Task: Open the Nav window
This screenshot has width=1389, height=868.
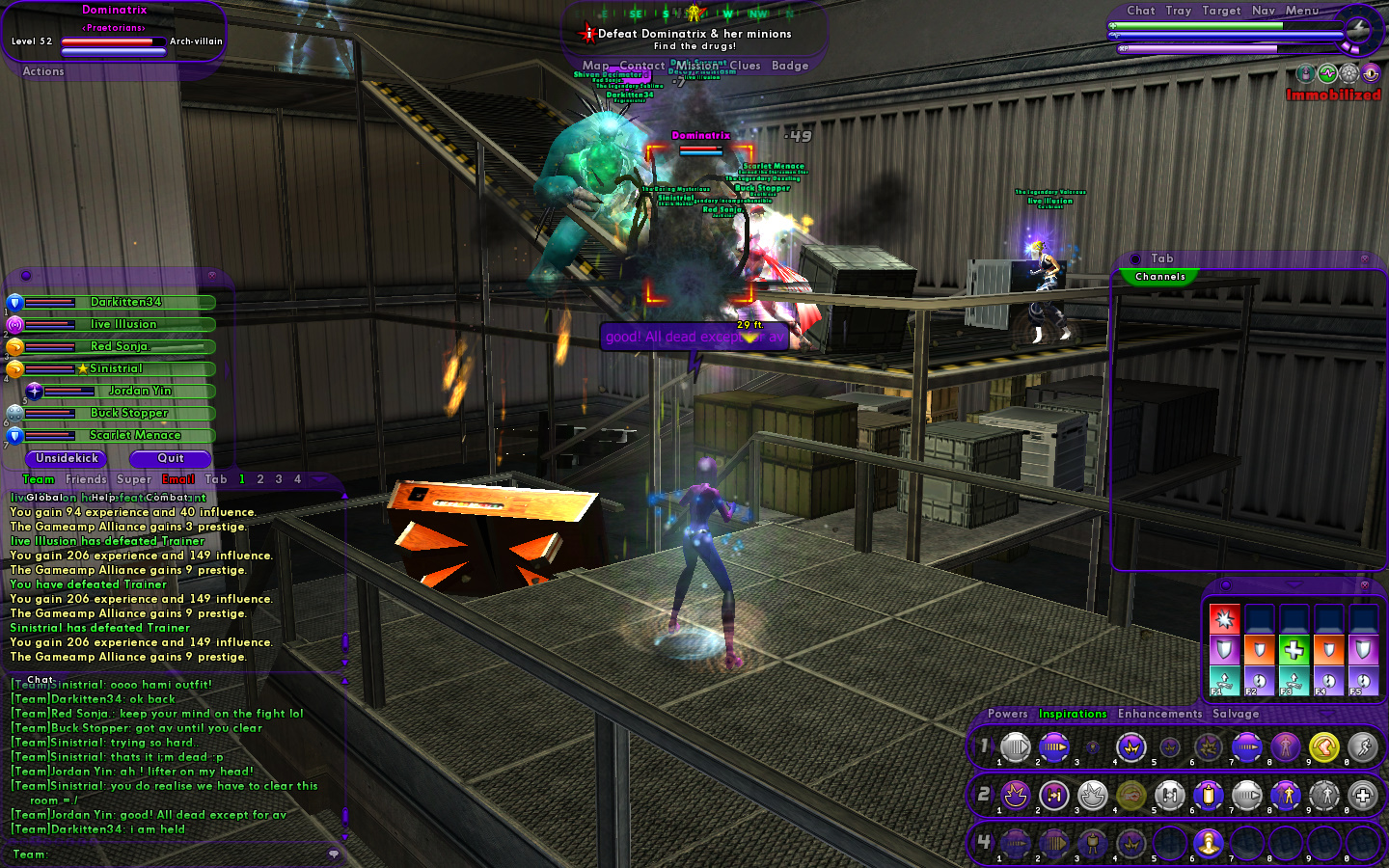Action: tap(1263, 11)
